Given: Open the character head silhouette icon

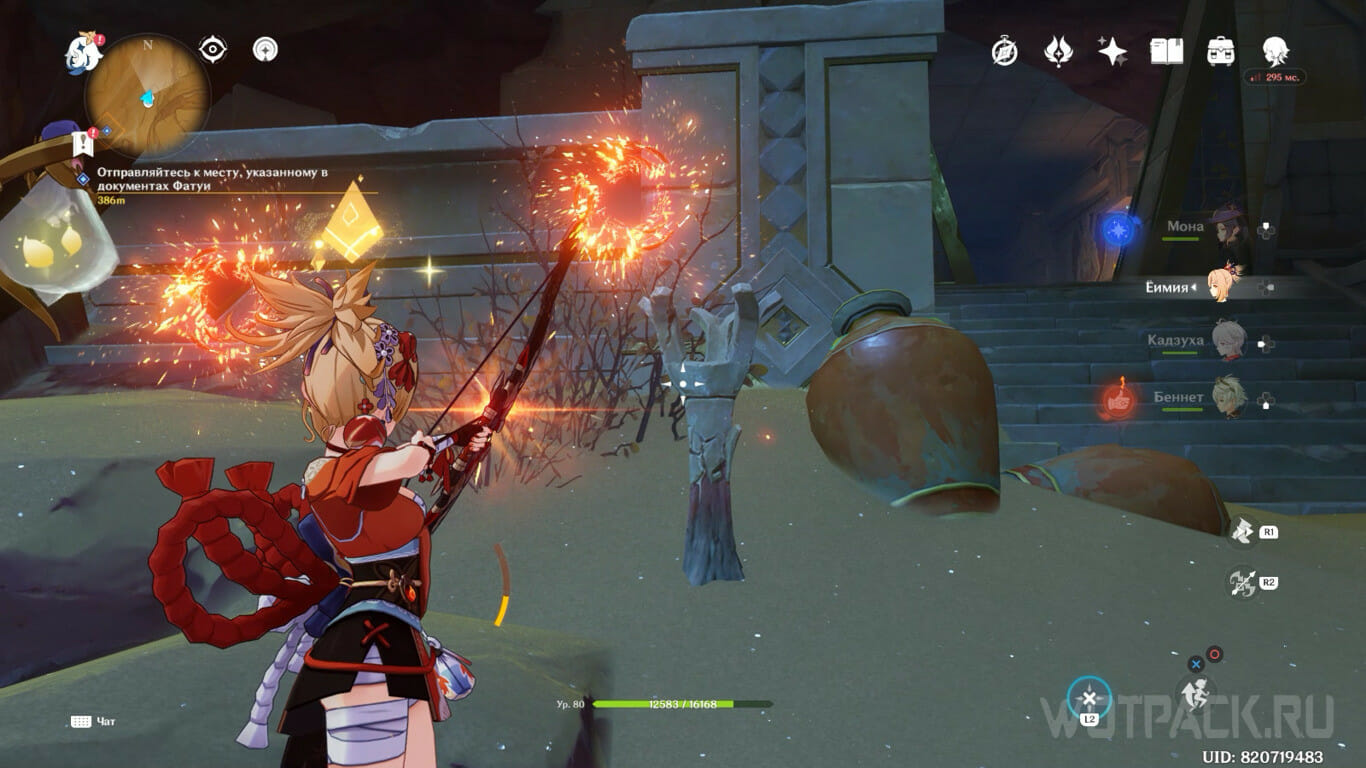Looking at the screenshot, I should click(x=1274, y=50).
